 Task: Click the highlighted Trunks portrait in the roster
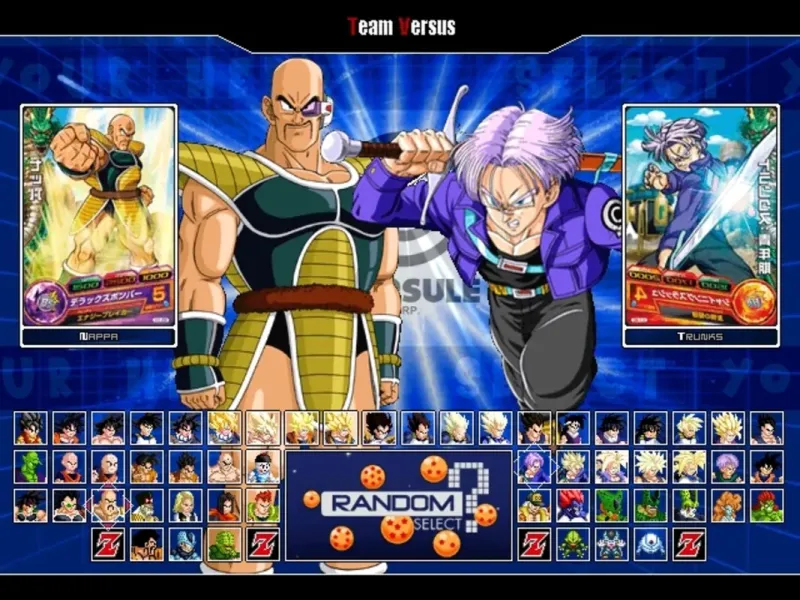pyautogui.click(x=533, y=467)
